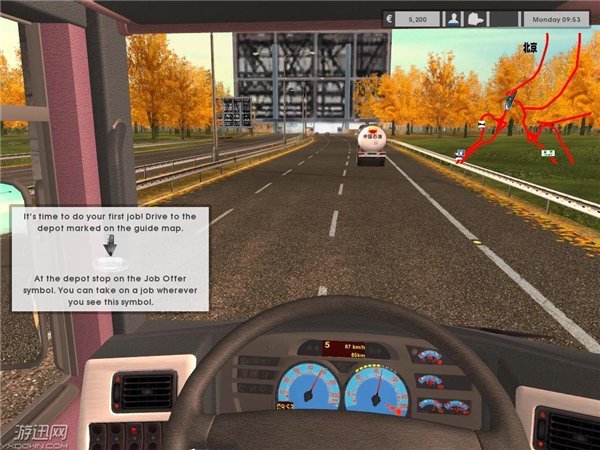600x450 pixels.
Task: Click the first job tutorial message box
Action: 109,258
